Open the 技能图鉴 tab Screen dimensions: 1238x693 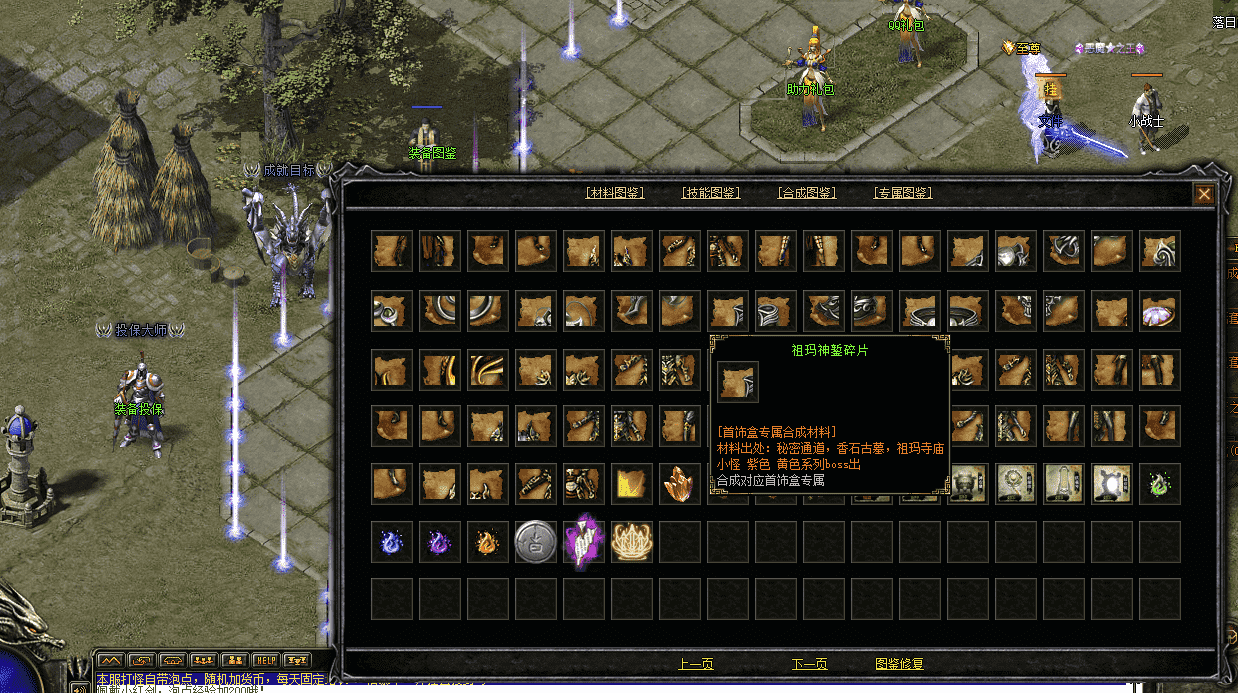pyautogui.click(x=710, y=193)
